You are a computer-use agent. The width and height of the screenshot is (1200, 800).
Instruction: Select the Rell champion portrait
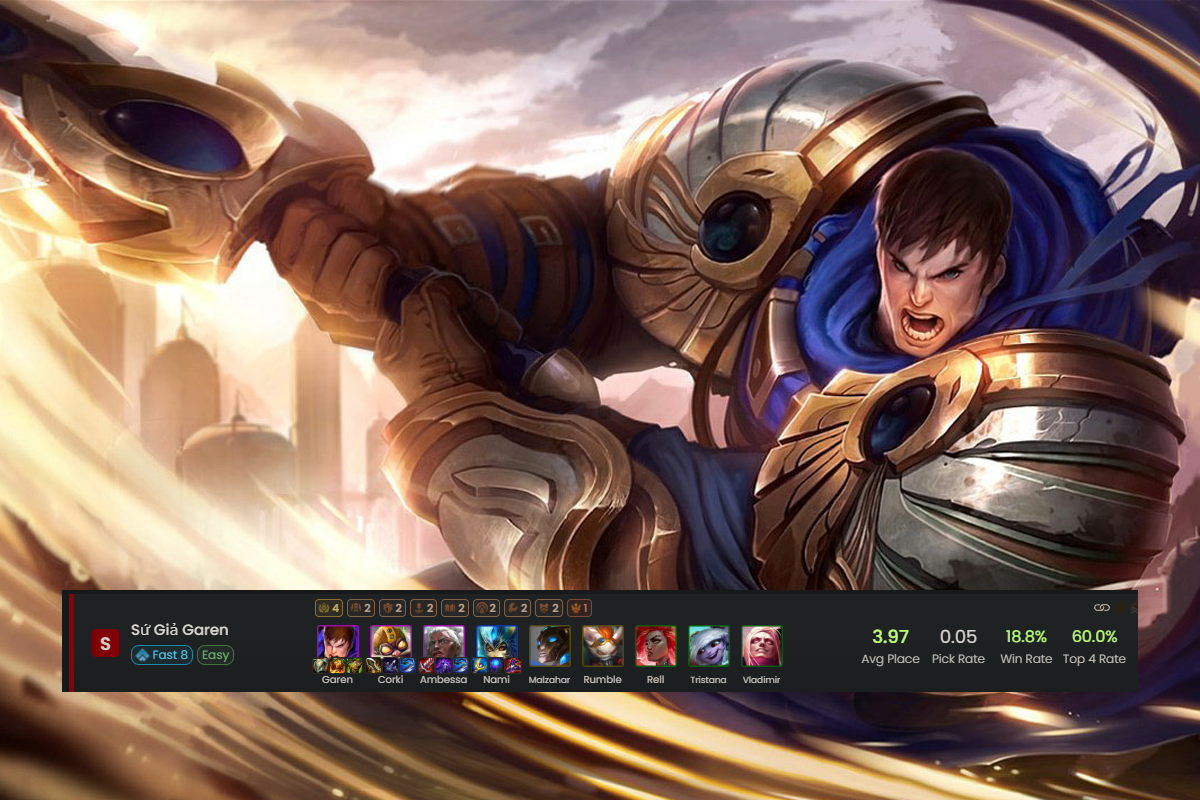tap(655, 645)
